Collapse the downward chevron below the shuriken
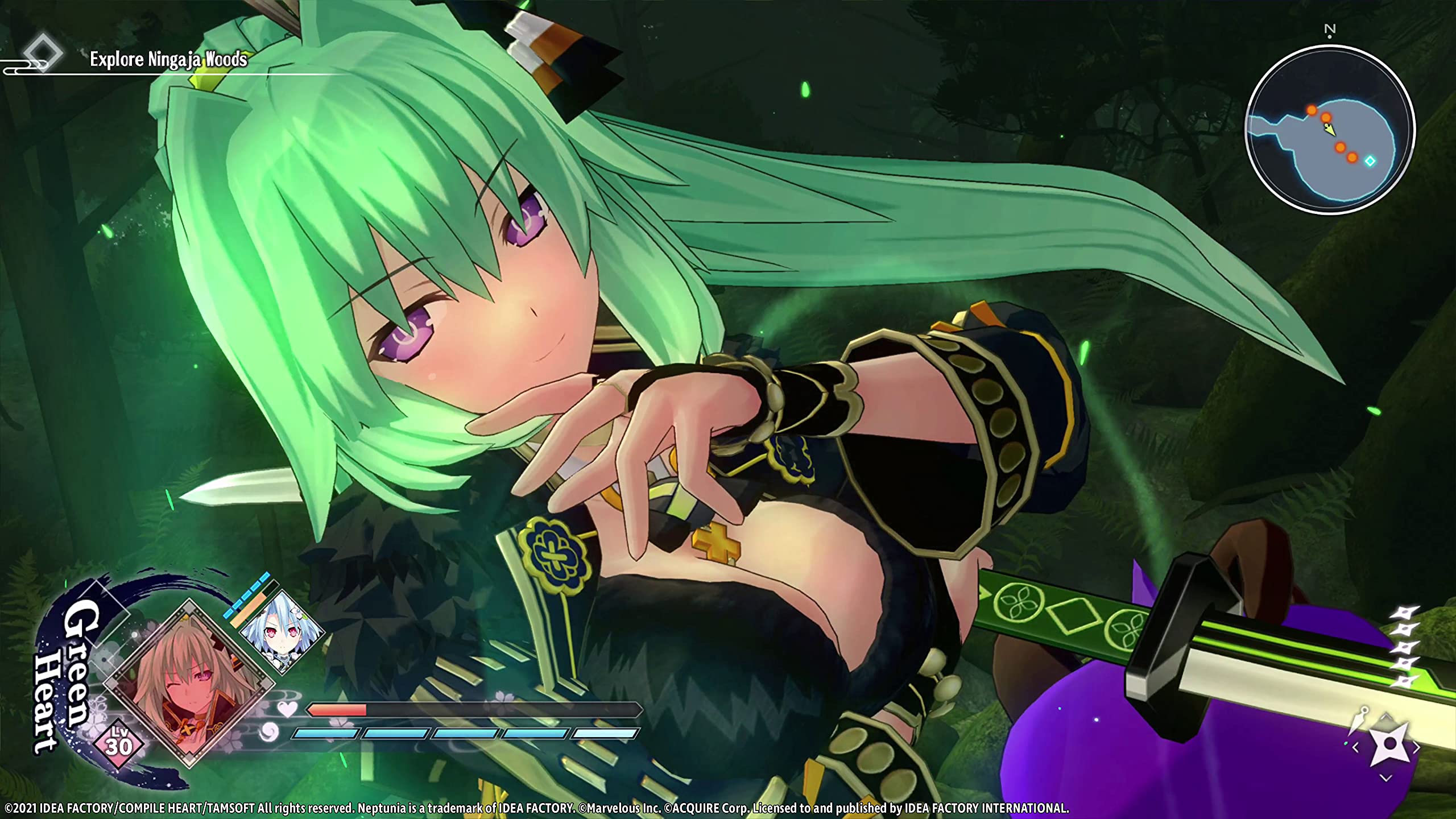 pos(1385,777)
